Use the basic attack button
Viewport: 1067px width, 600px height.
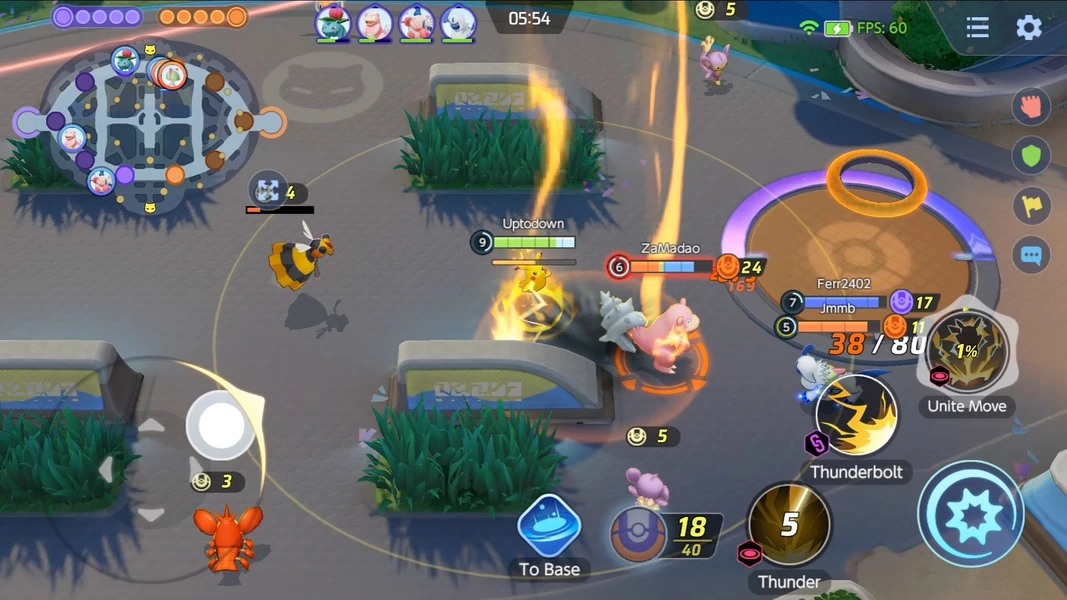tap(969, 514)
